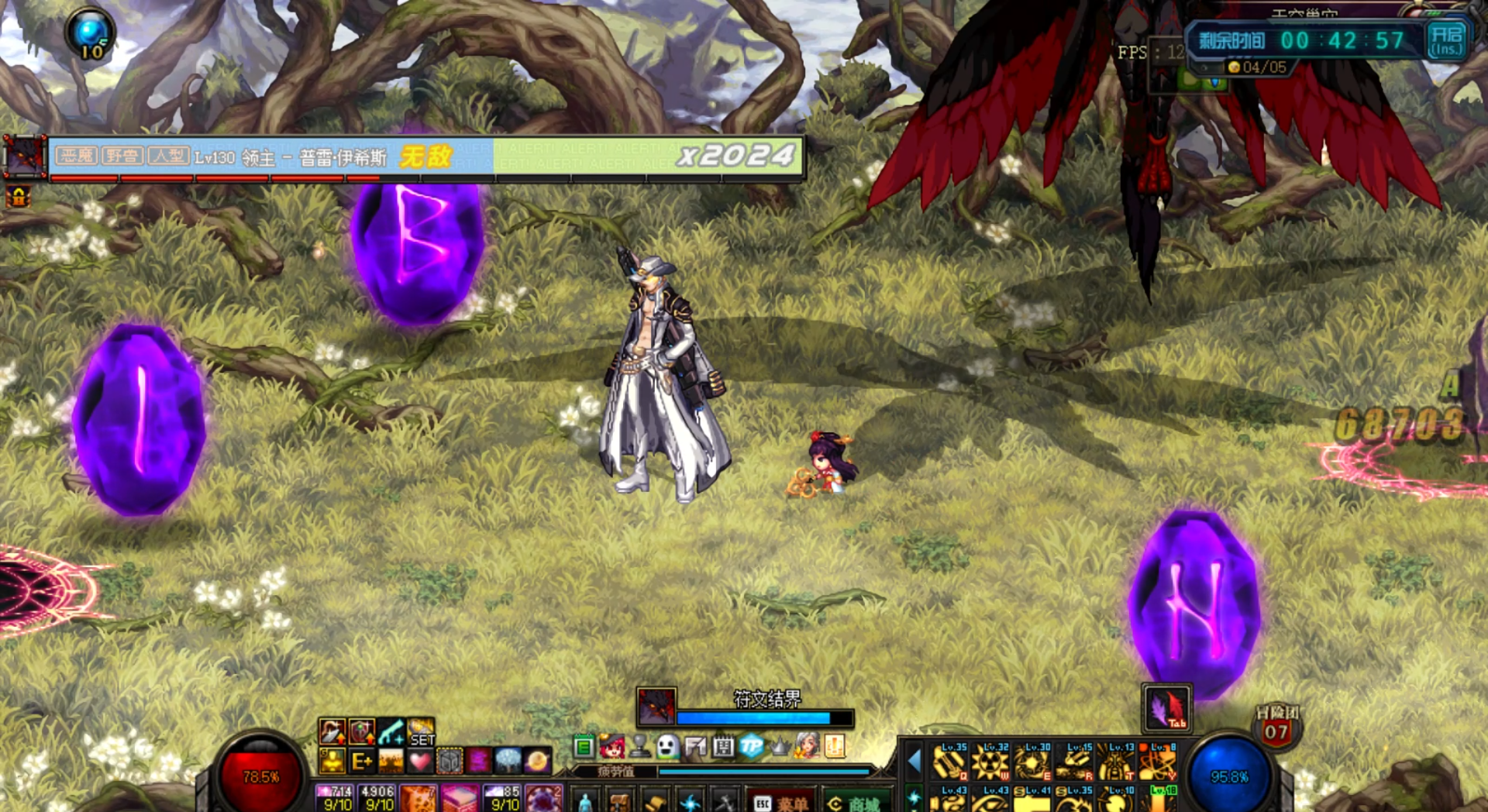Click the blue orb icon numbered 10
Viewport: 1488px width, 812px height.
[91, 34]
